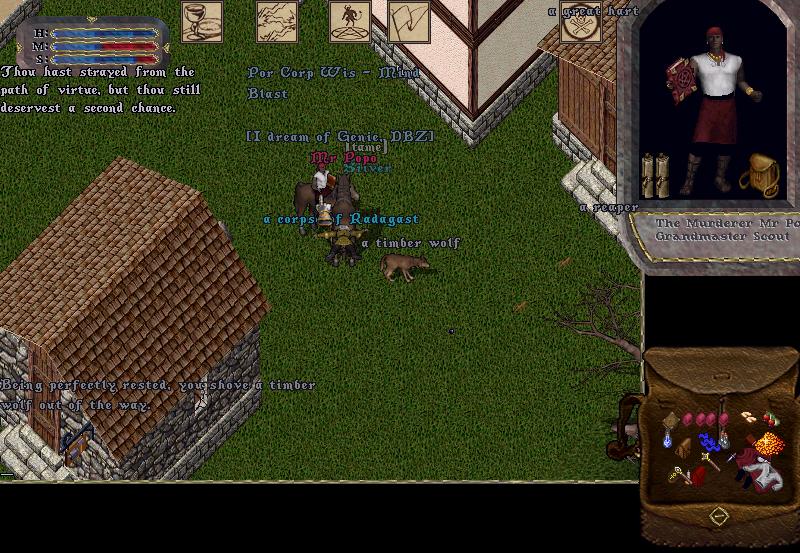Click the waving flag spell icon

click(x=409, y=21)
